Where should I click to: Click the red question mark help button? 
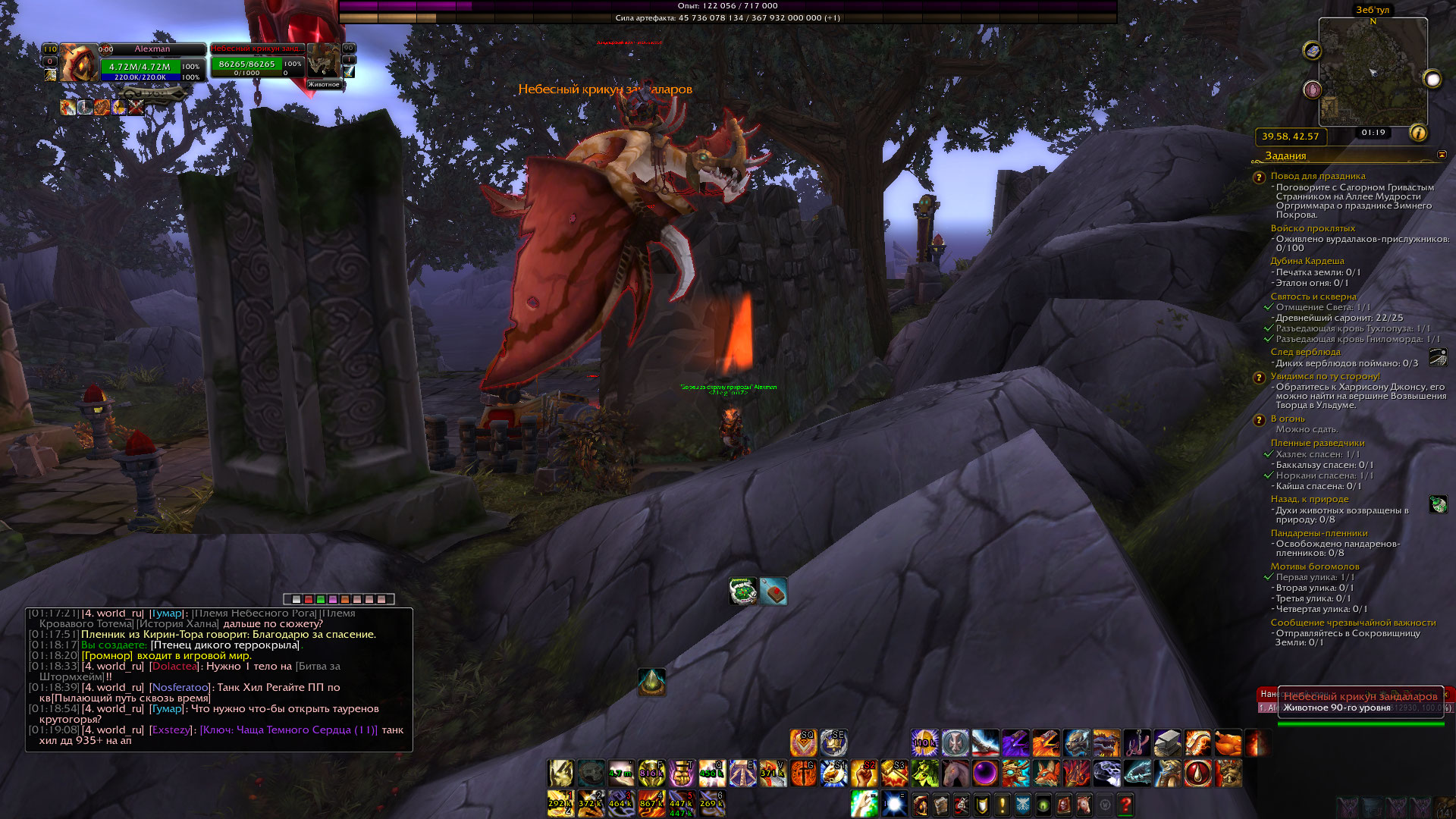1125,804
